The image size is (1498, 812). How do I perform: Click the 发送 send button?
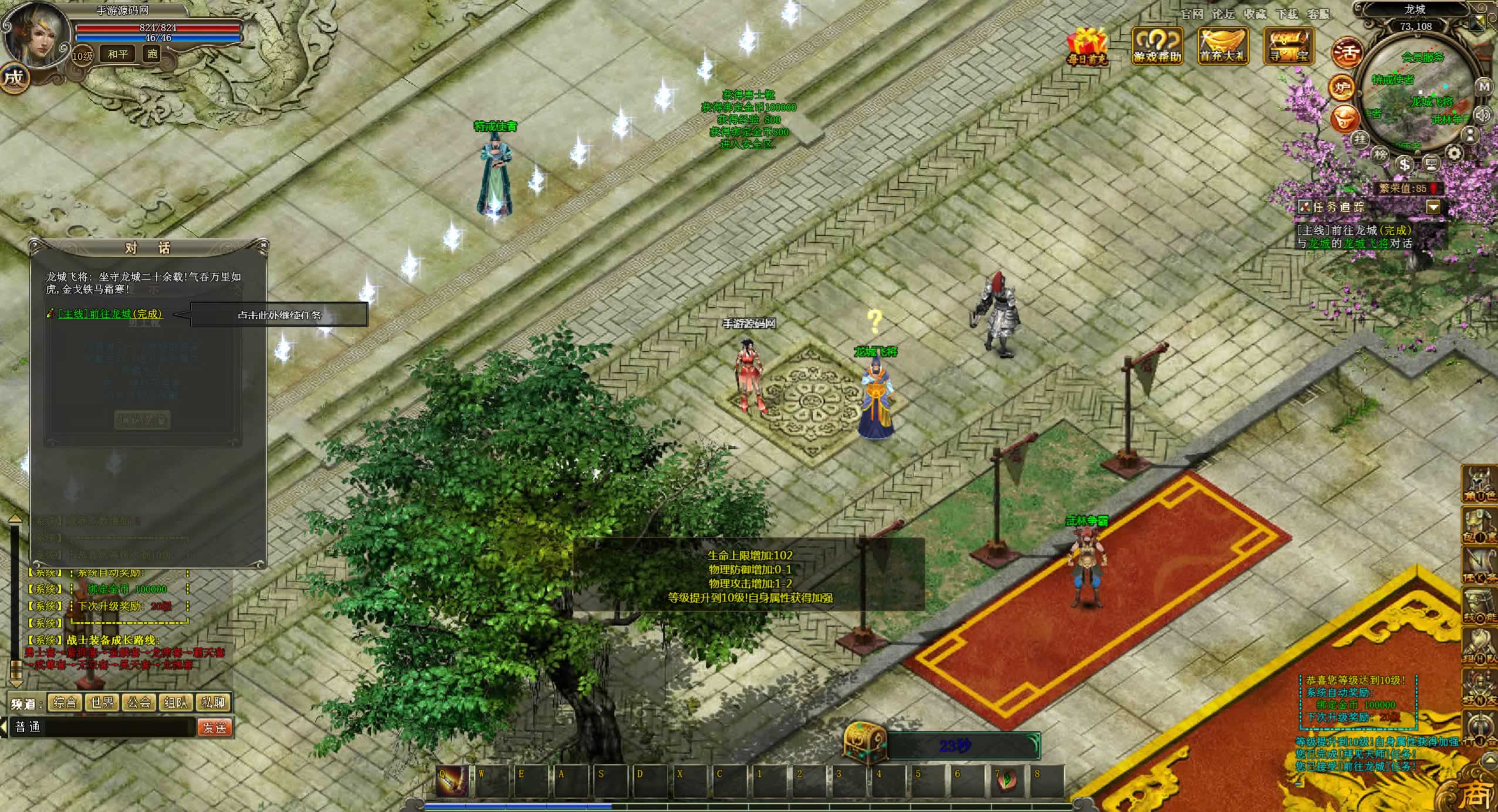[x=214, y=728]
